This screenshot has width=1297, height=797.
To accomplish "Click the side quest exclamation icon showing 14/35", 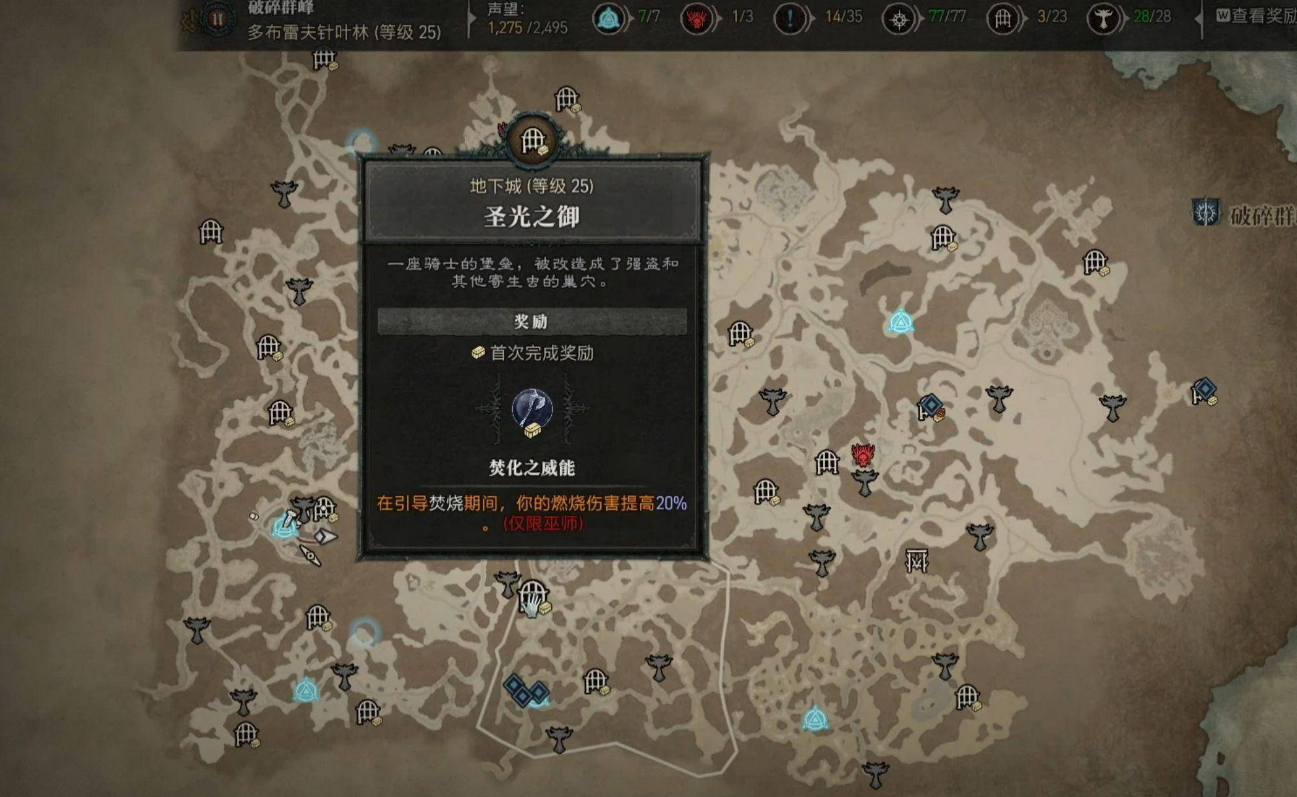I will 790,17.
